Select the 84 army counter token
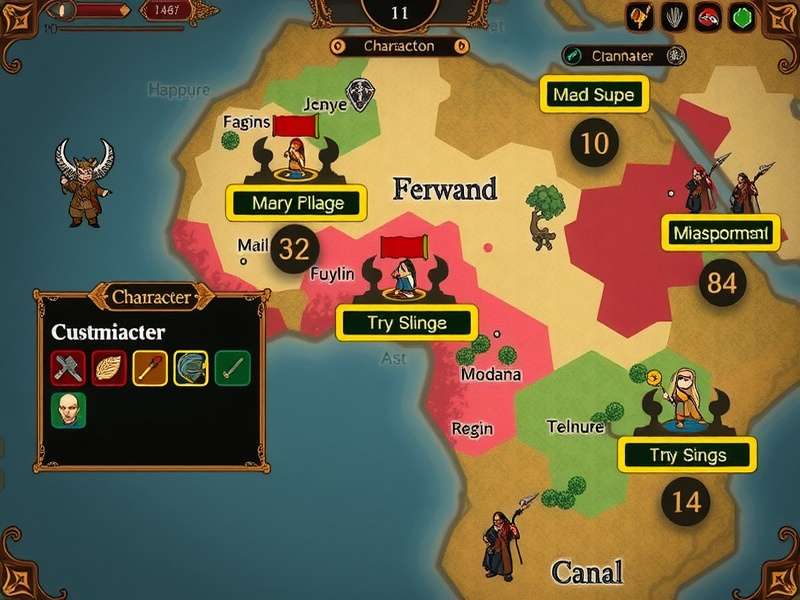The image size is (800, 600). [x=721, y=283]
